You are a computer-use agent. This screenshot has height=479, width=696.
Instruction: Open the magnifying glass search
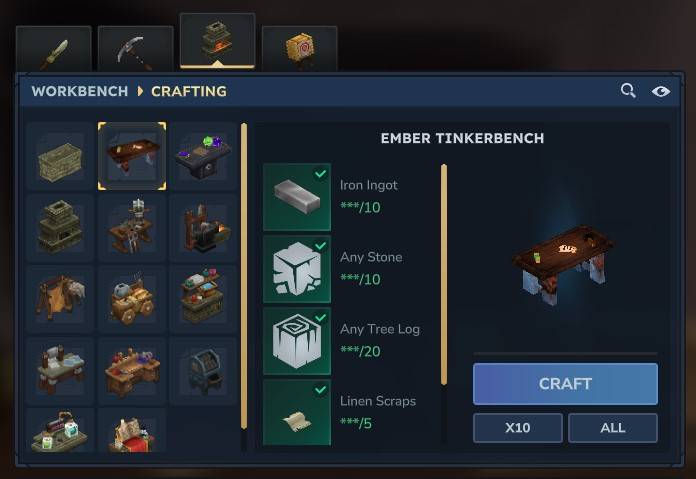click(x=628, y=91)
